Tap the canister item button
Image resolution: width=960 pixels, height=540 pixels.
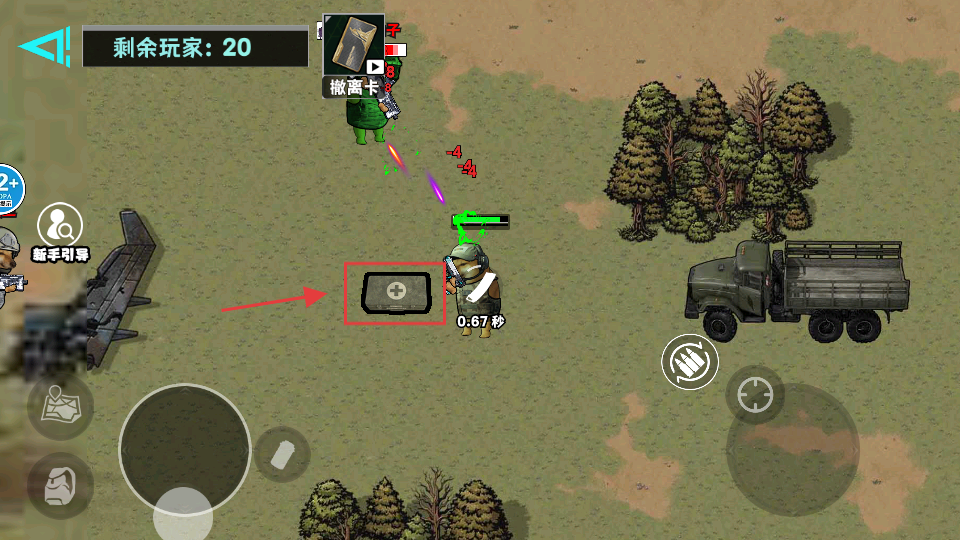[x=283, y=456]
